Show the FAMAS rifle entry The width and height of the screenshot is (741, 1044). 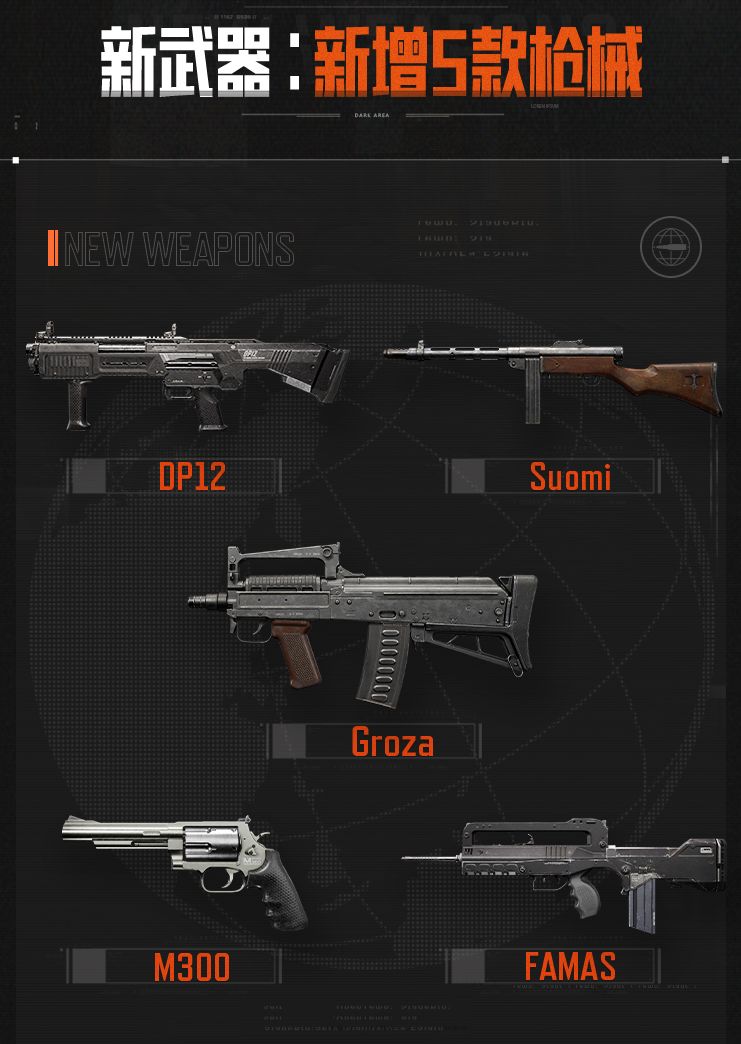(570, 966)
